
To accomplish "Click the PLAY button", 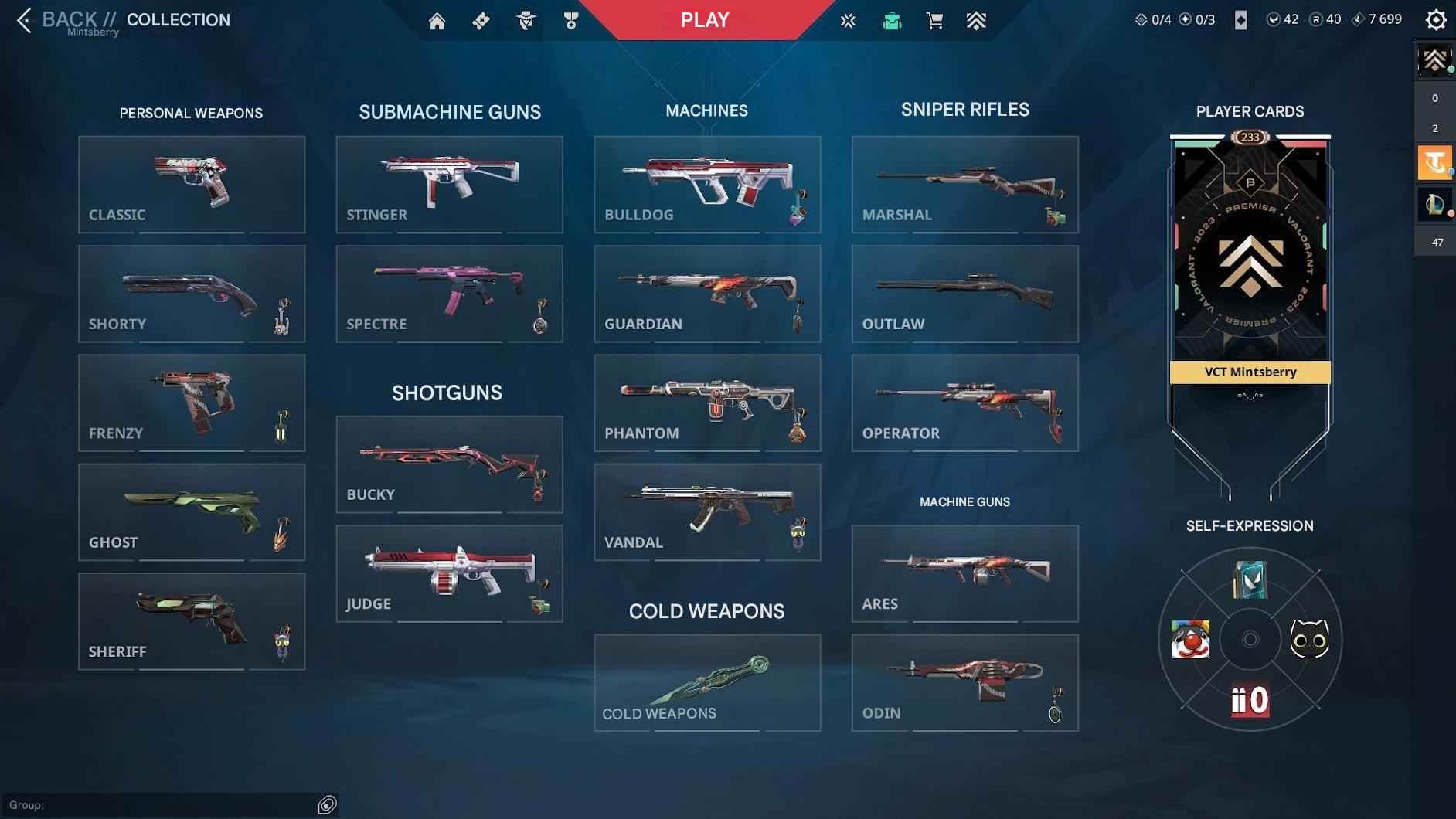I will tap(703, 20).
